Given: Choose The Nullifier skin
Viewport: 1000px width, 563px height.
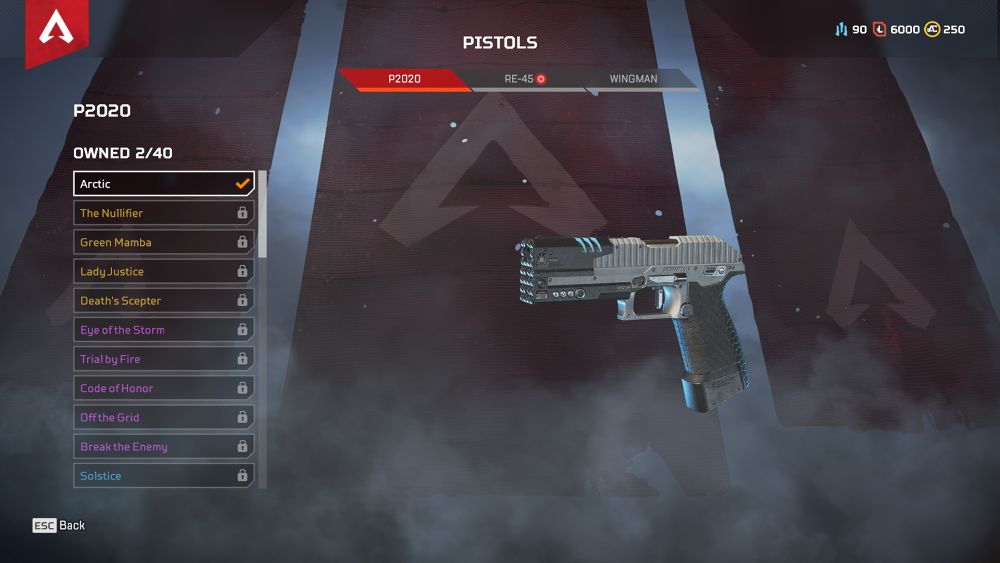Looking at the screenshot, I should pos(164,213).
